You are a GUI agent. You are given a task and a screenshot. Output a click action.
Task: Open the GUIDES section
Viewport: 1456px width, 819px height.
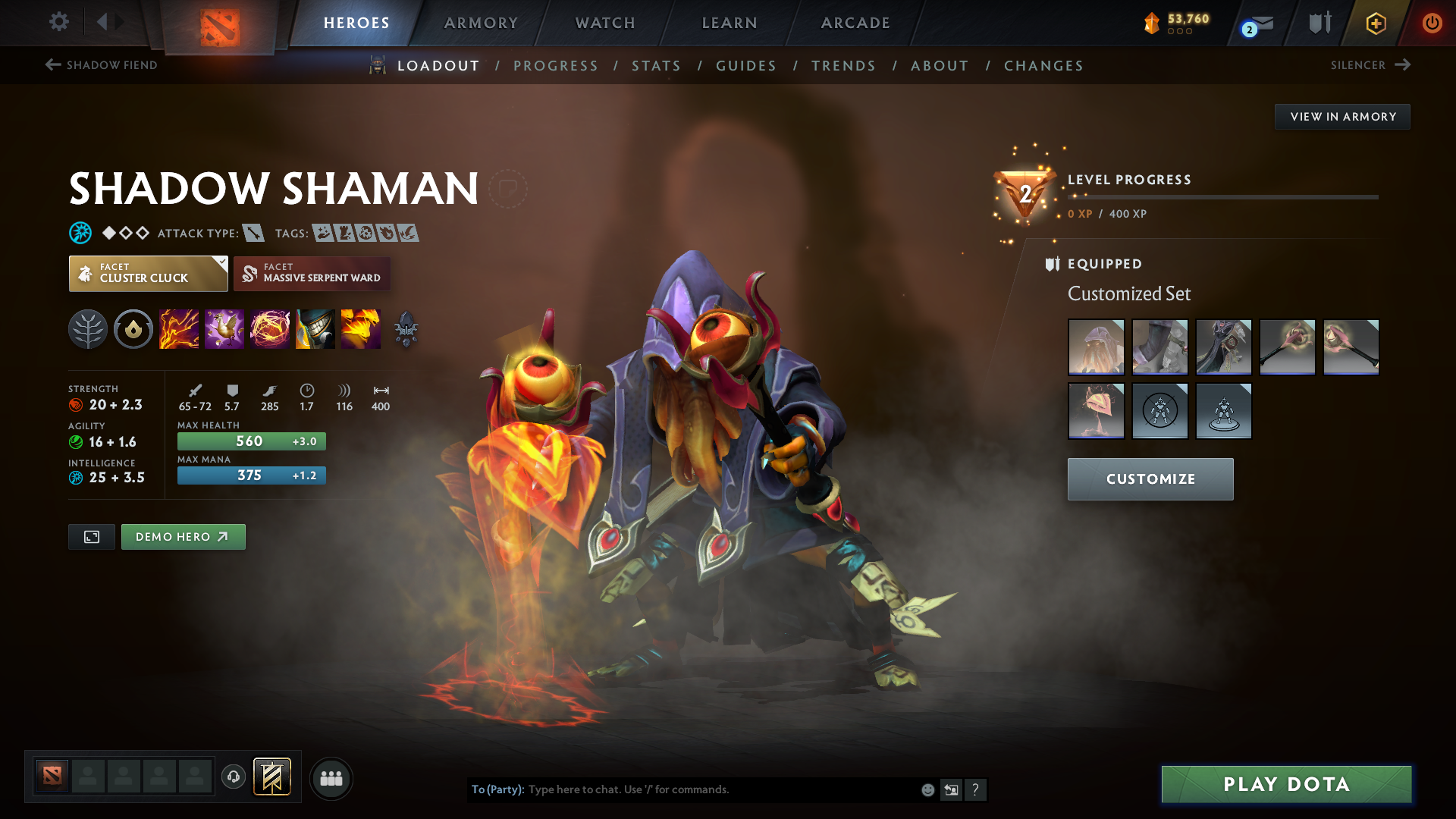pos(745,66)
